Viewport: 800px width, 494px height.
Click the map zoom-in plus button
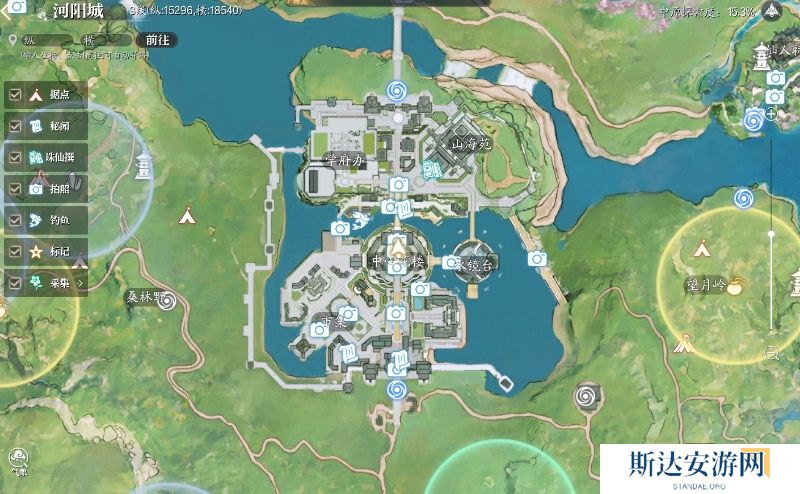(771, 114)
